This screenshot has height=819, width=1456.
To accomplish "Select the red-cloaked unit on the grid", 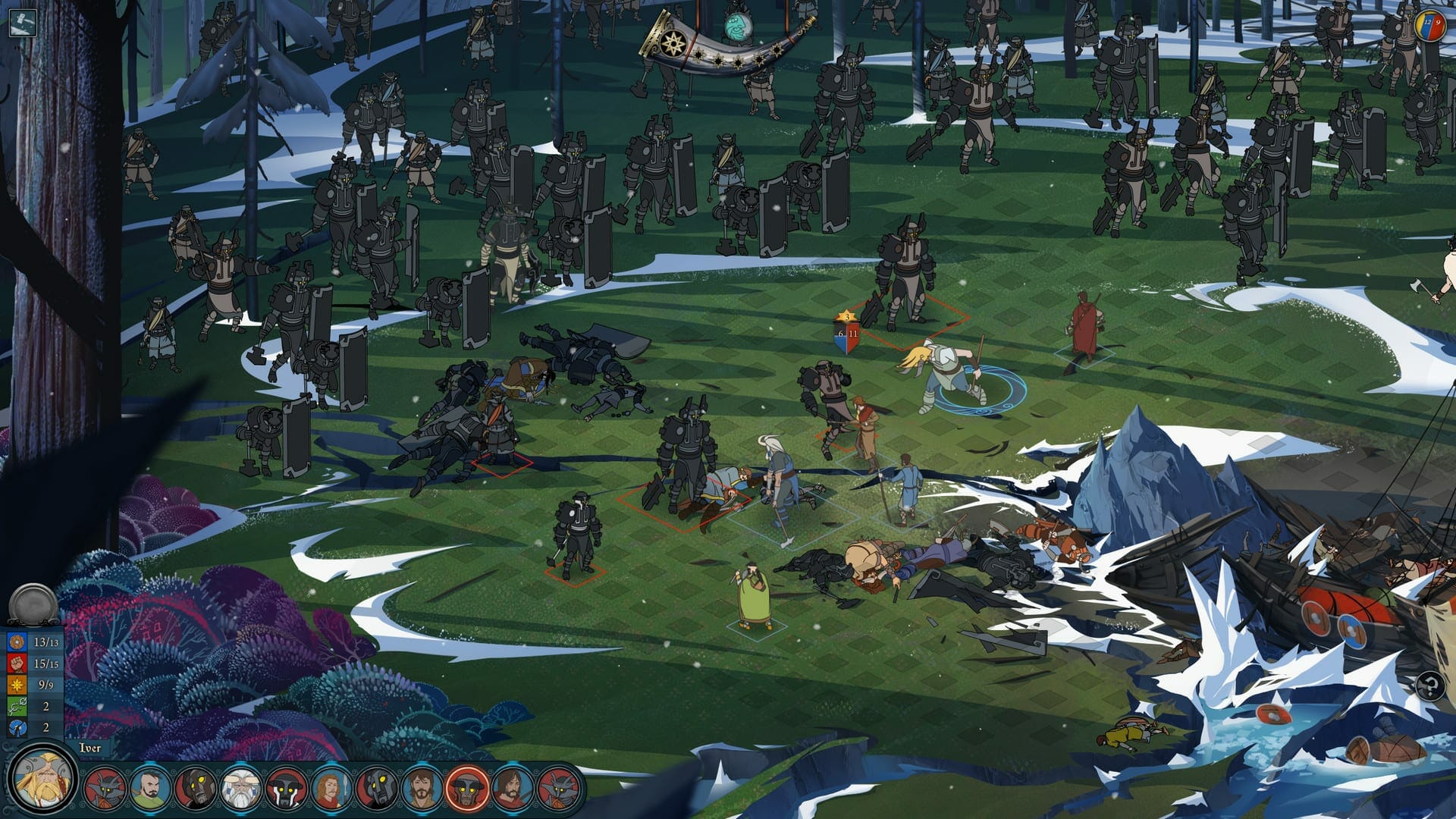I will click(x=1085, y=326).
